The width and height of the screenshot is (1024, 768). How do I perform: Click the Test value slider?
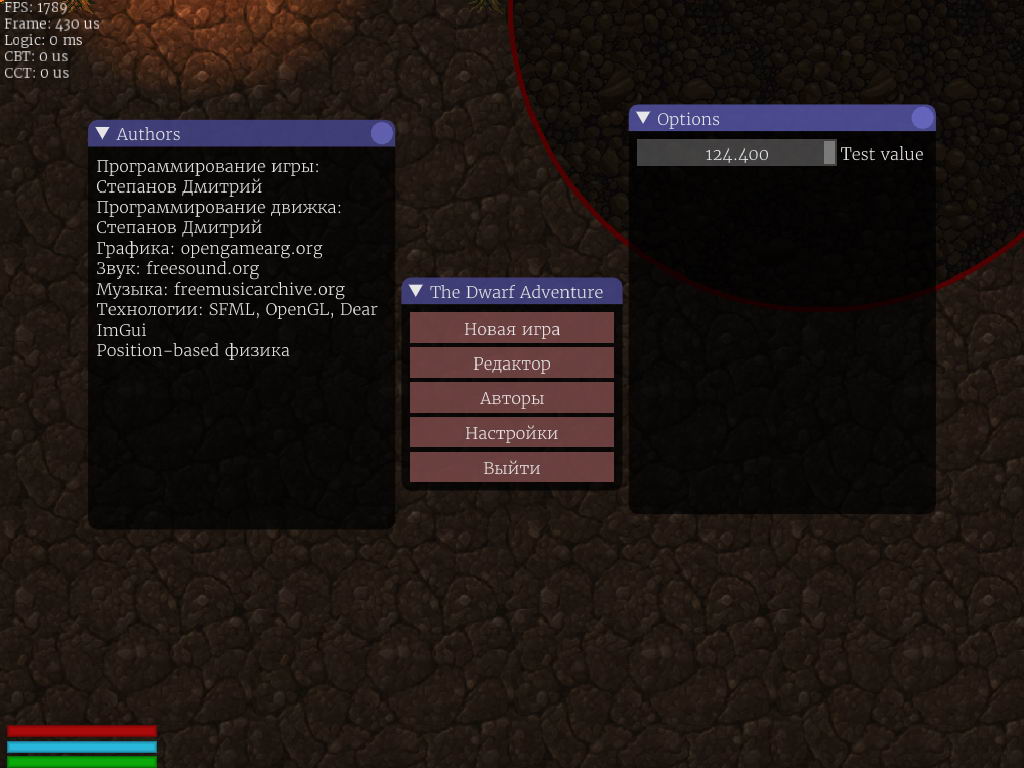pos(736,153)
